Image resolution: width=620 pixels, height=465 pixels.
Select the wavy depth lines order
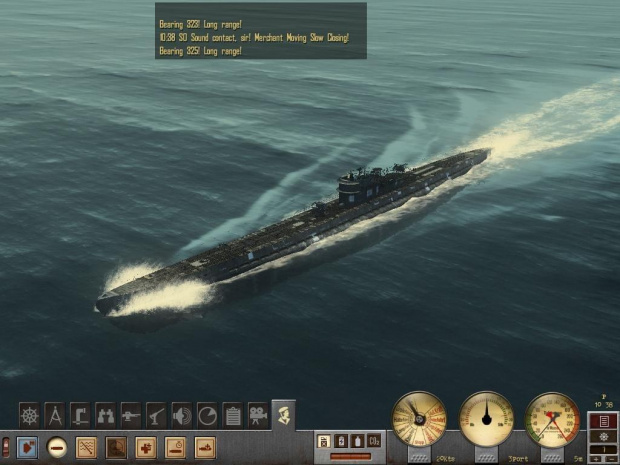coord(87,447)
